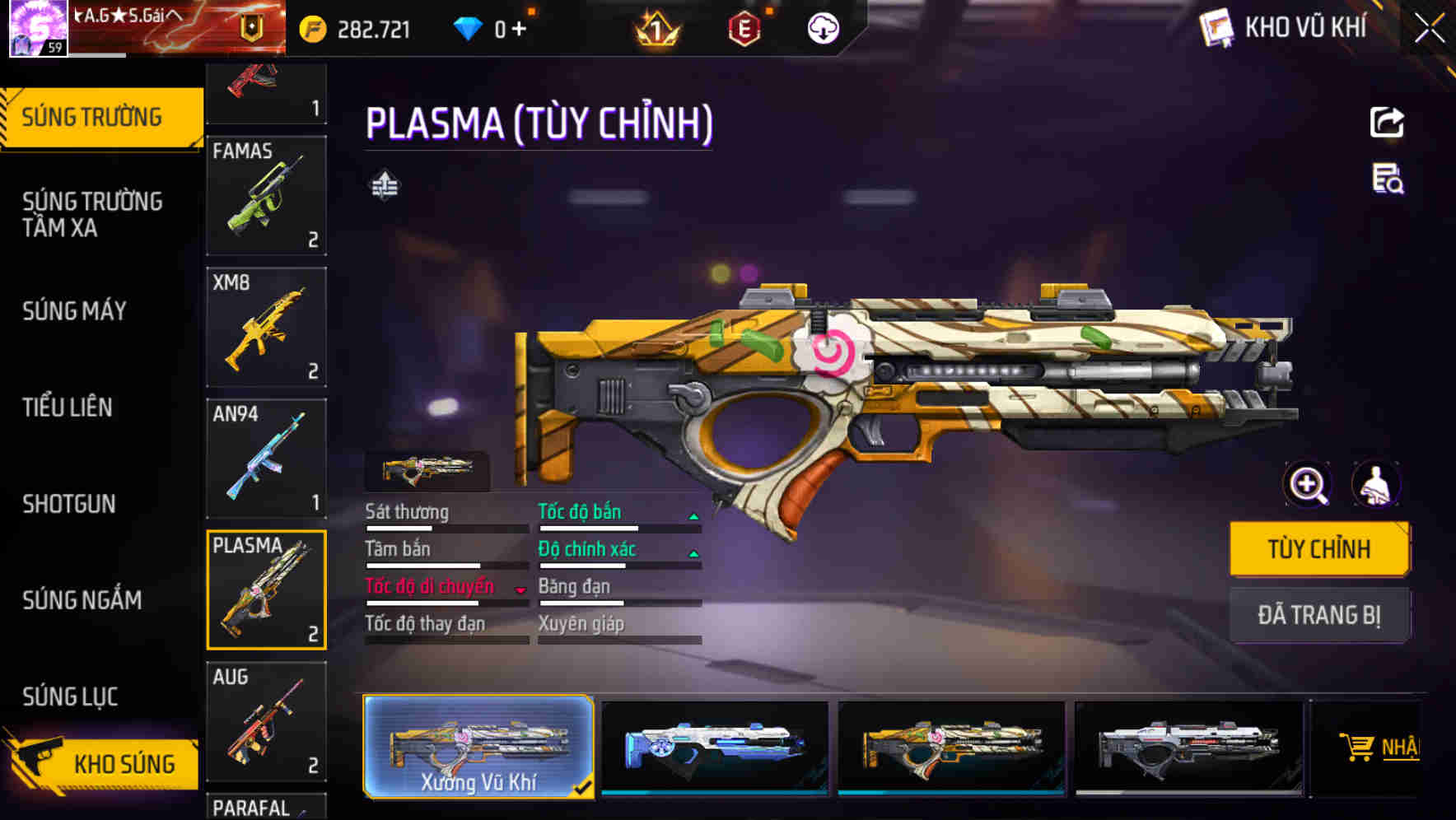Zoom in on the weapon with magnifier
Viewport: 1456px width, 820px height.
pyautogui.click(x=1308, y=484)
